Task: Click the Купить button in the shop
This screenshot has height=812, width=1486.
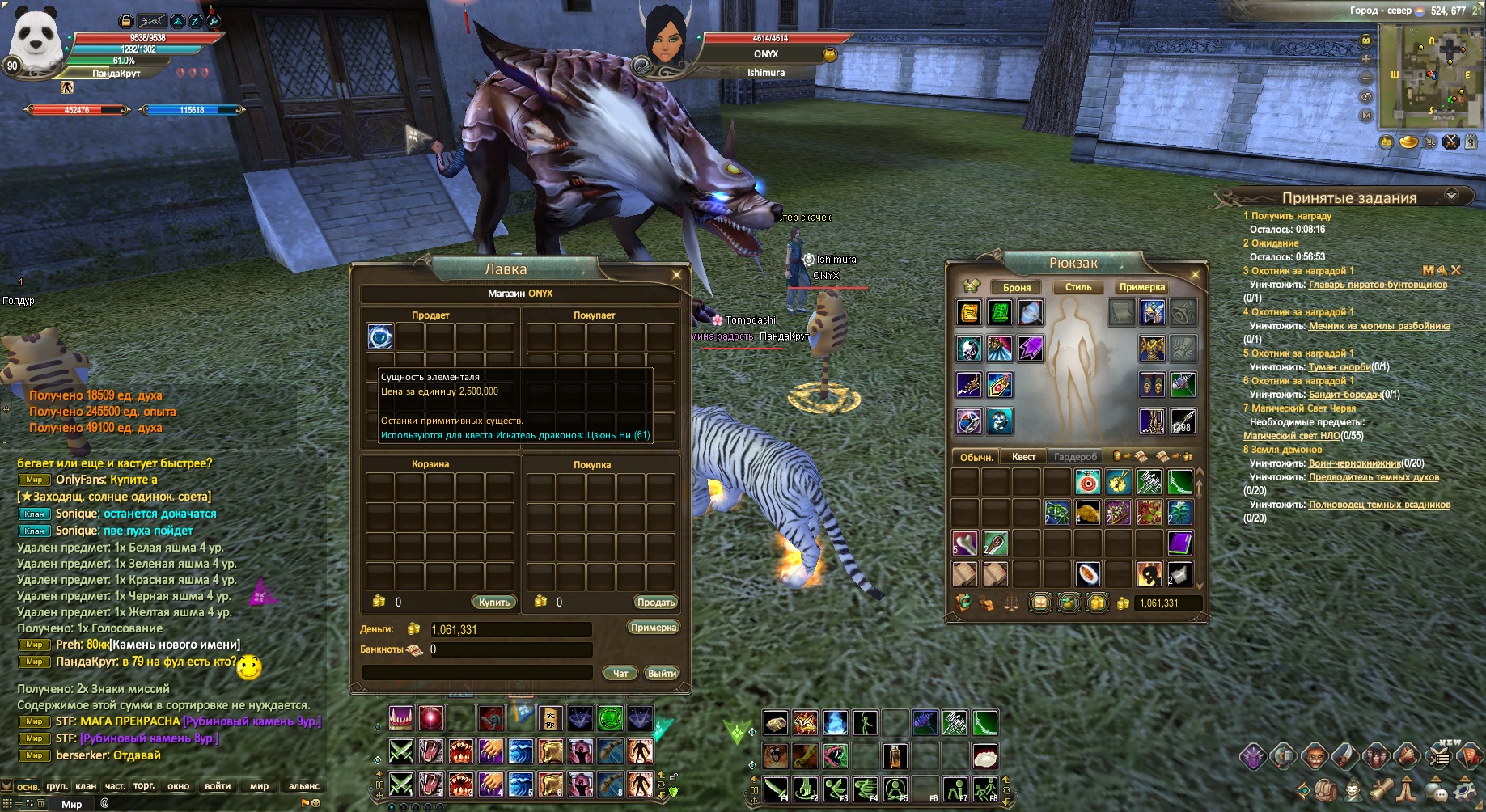Action: [x=493, y=603]
